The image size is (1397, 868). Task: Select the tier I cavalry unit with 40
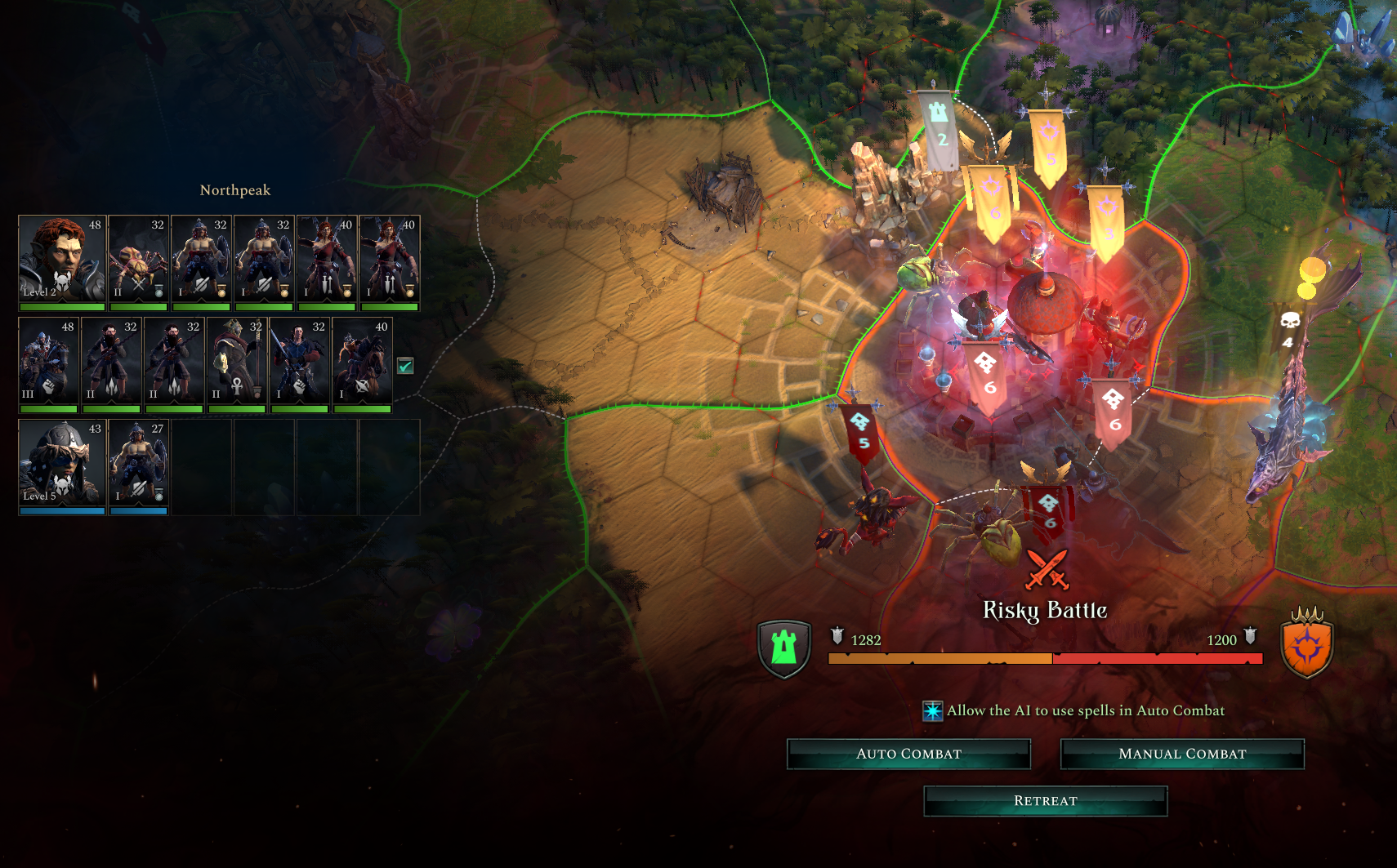tap(362, 363)
